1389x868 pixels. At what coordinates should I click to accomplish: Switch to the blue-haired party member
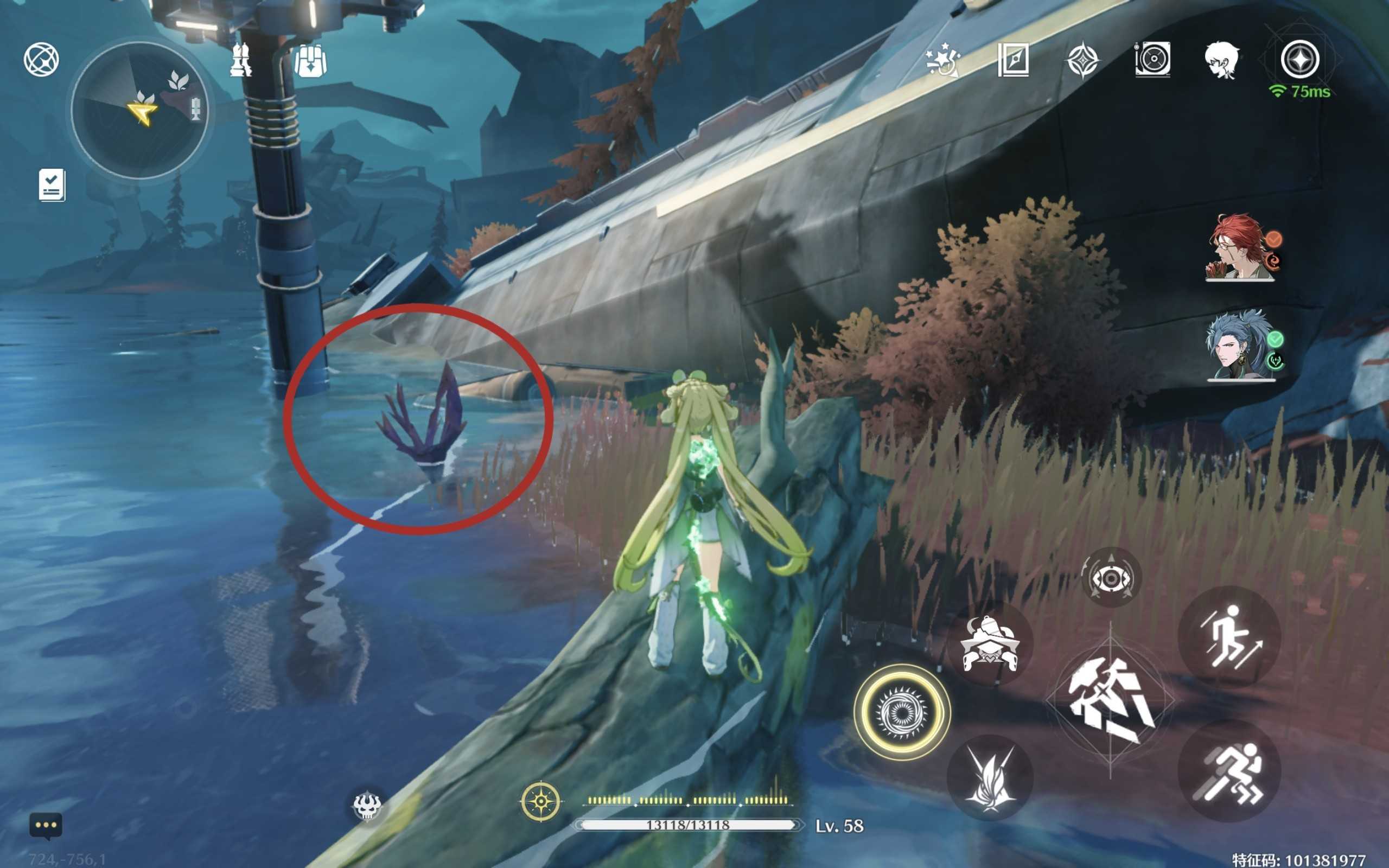[1240, 346]
